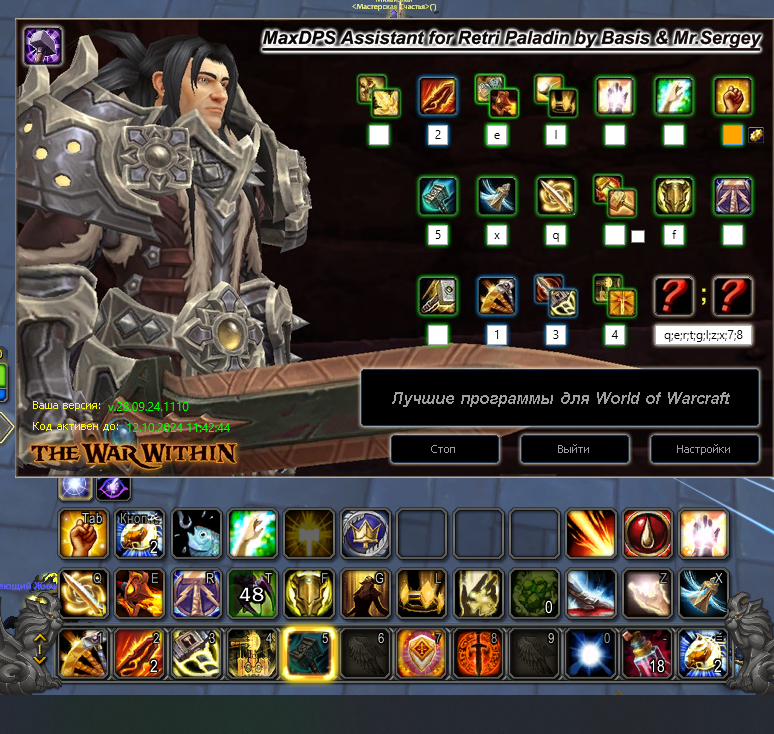Activate the golden helmet ability bound to F
The image size is (774, 734).
(308, 593)
